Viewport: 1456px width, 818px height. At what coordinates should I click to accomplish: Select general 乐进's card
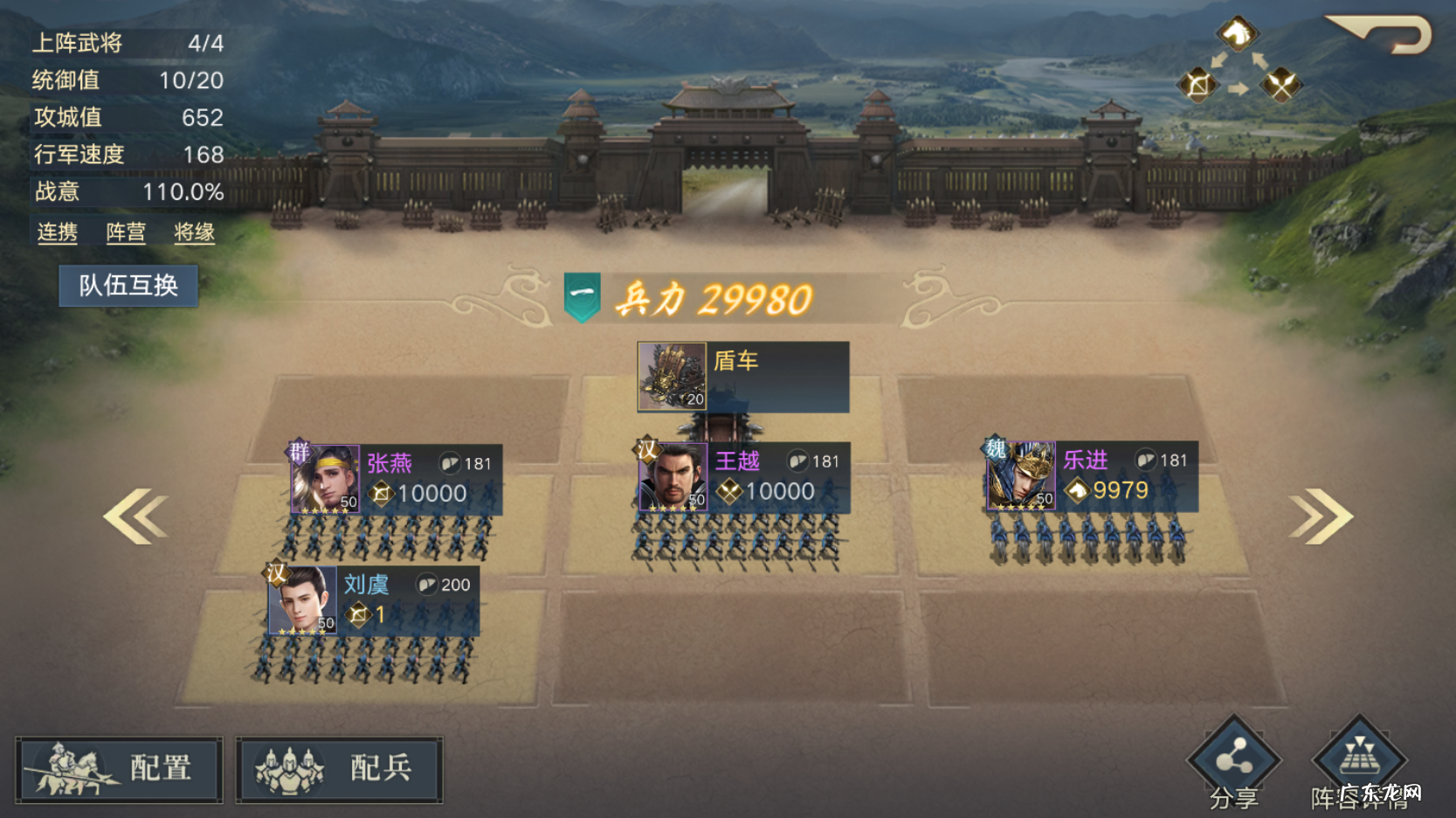tap(1092, 476)
